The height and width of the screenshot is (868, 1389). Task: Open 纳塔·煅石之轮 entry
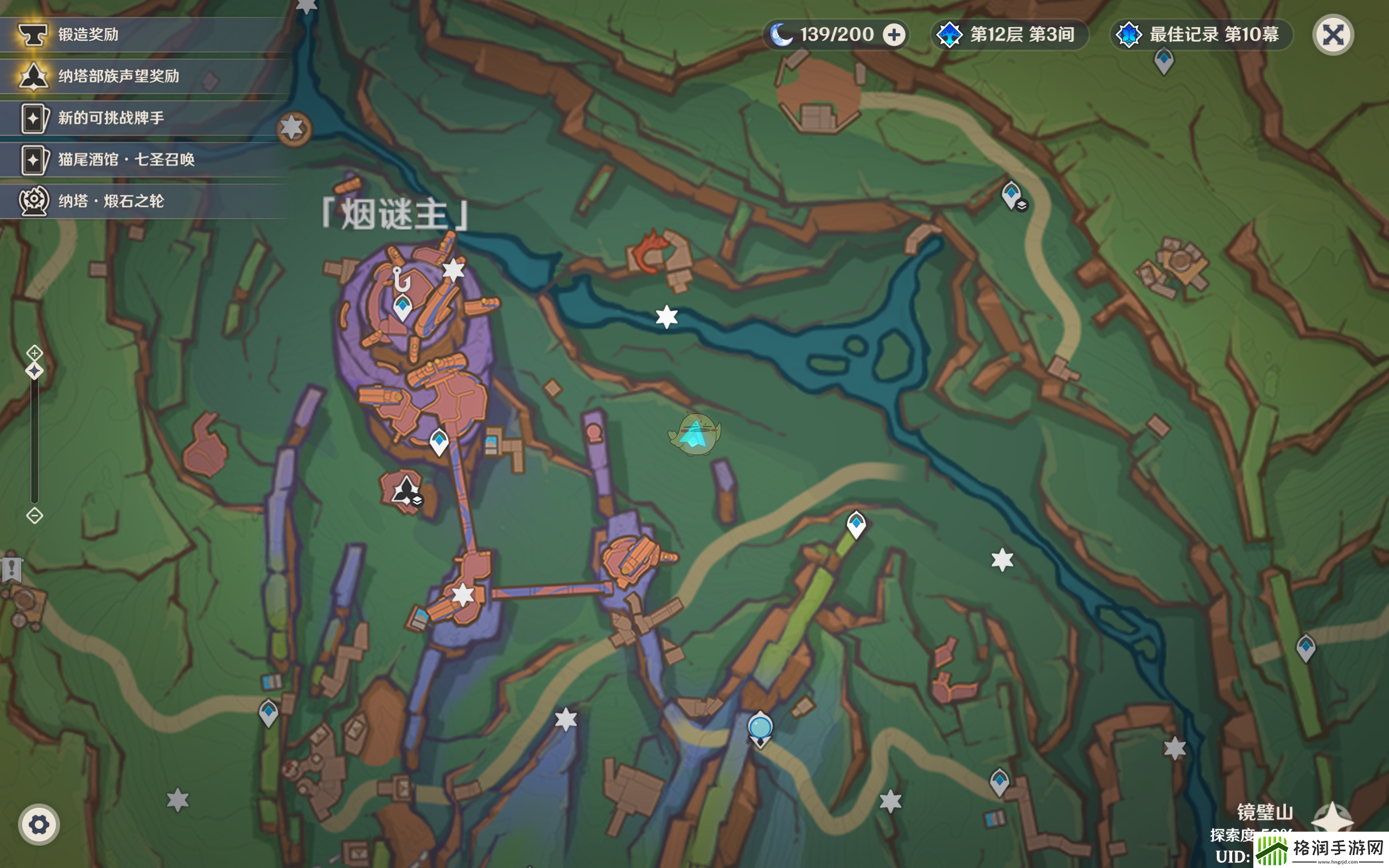[x=110, y=201]
